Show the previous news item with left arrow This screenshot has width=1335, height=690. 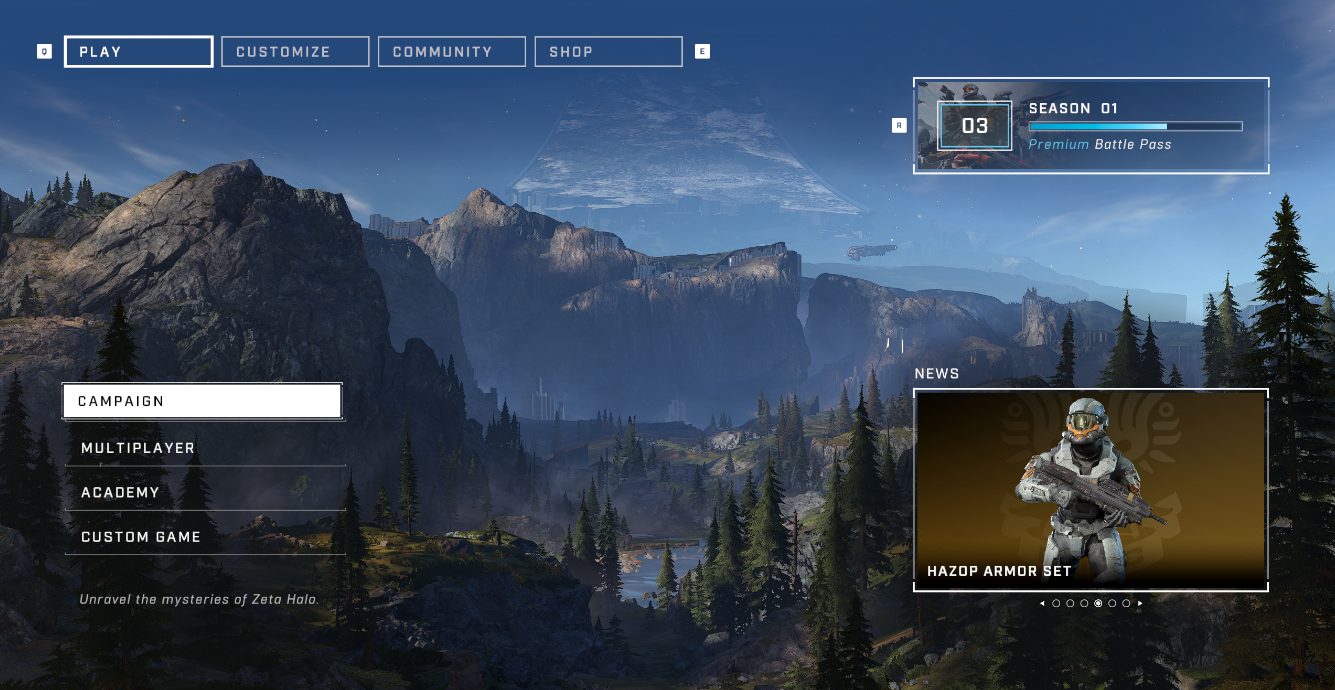point(1042,603)
